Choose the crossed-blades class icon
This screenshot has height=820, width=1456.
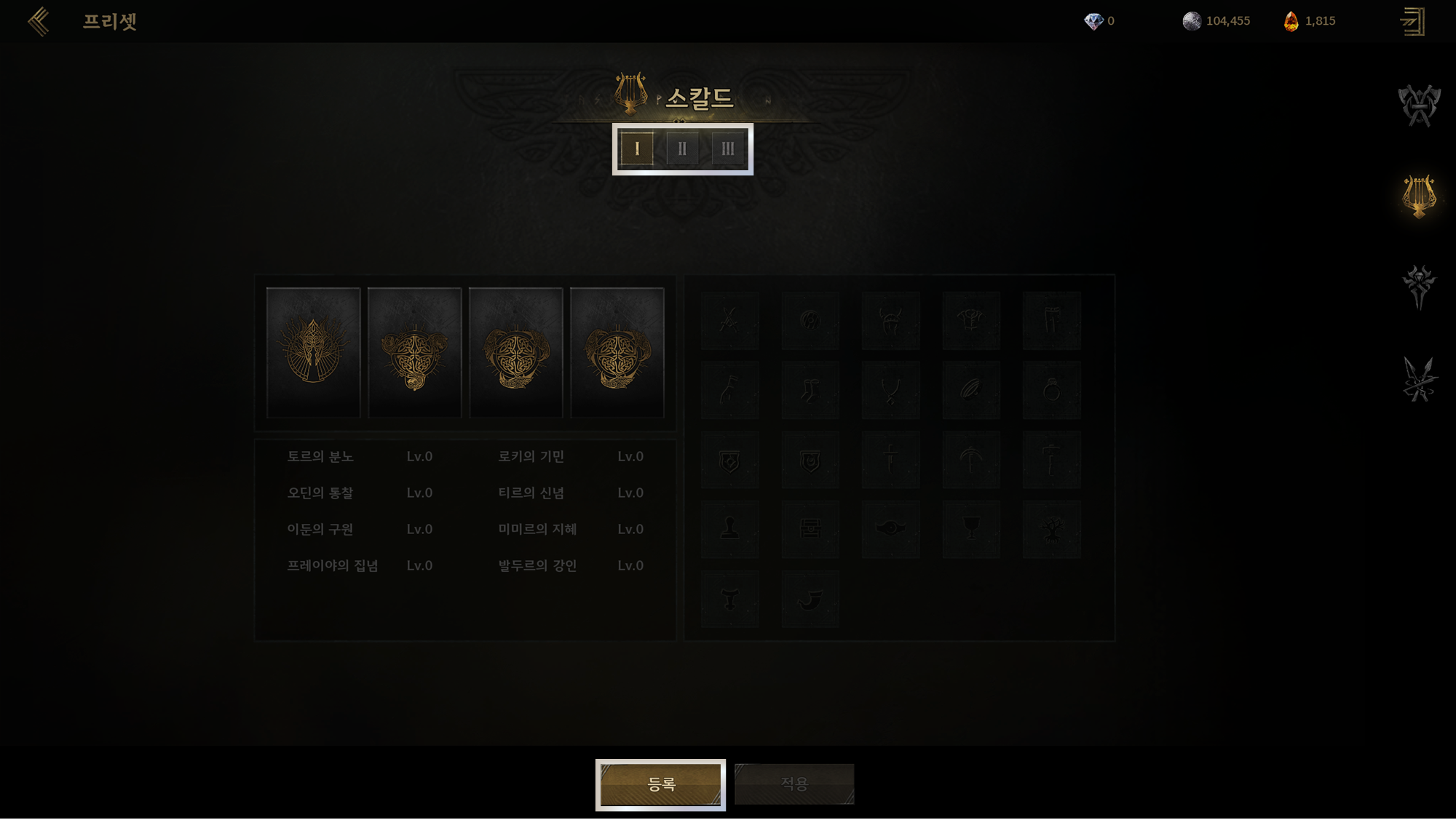(x=1418, y=379)
